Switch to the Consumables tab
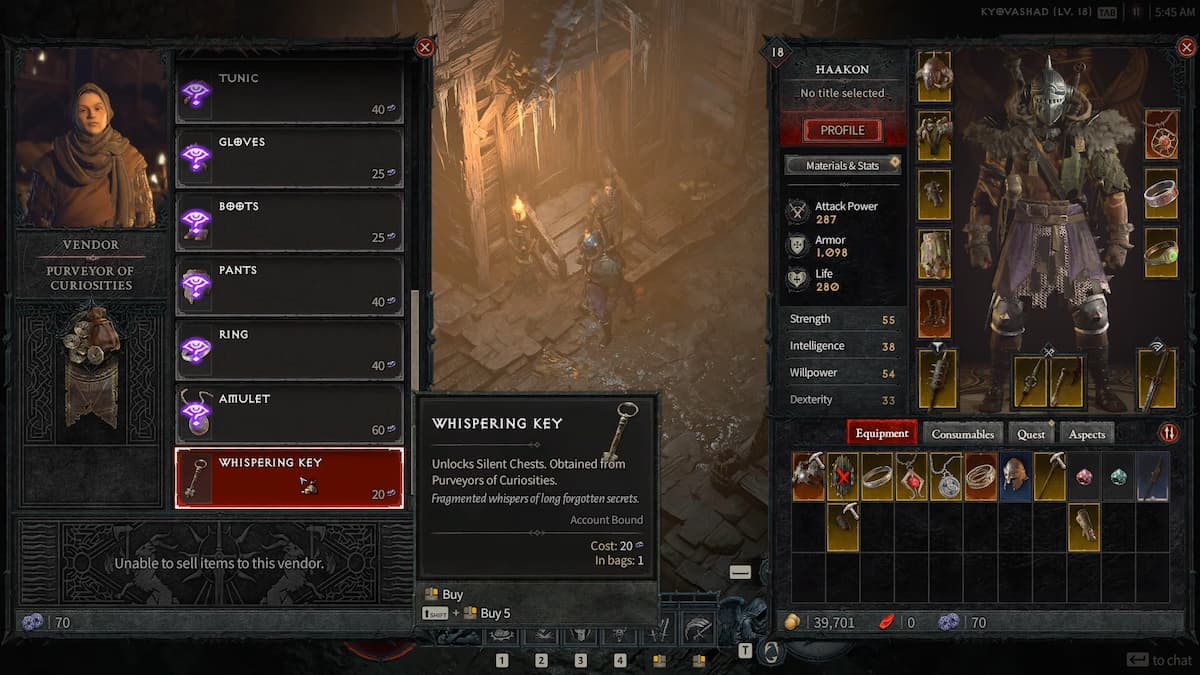This screenshot has width=1200, height=675. tap(963, 434)
